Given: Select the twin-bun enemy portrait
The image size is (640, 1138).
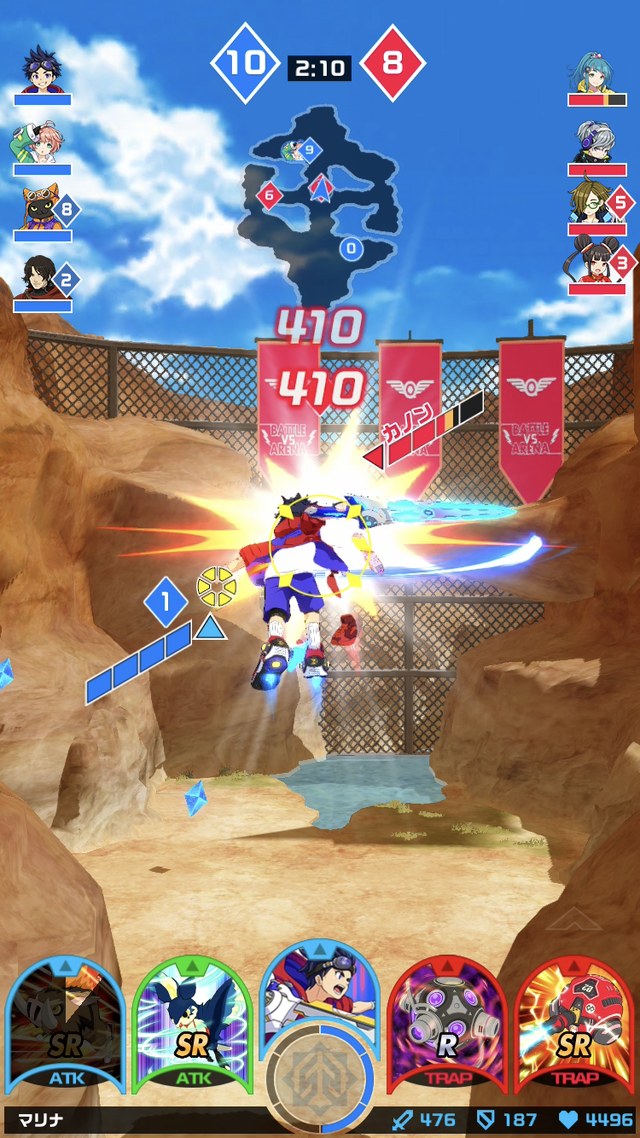Looking at the screenshot, I should point(594,265).
